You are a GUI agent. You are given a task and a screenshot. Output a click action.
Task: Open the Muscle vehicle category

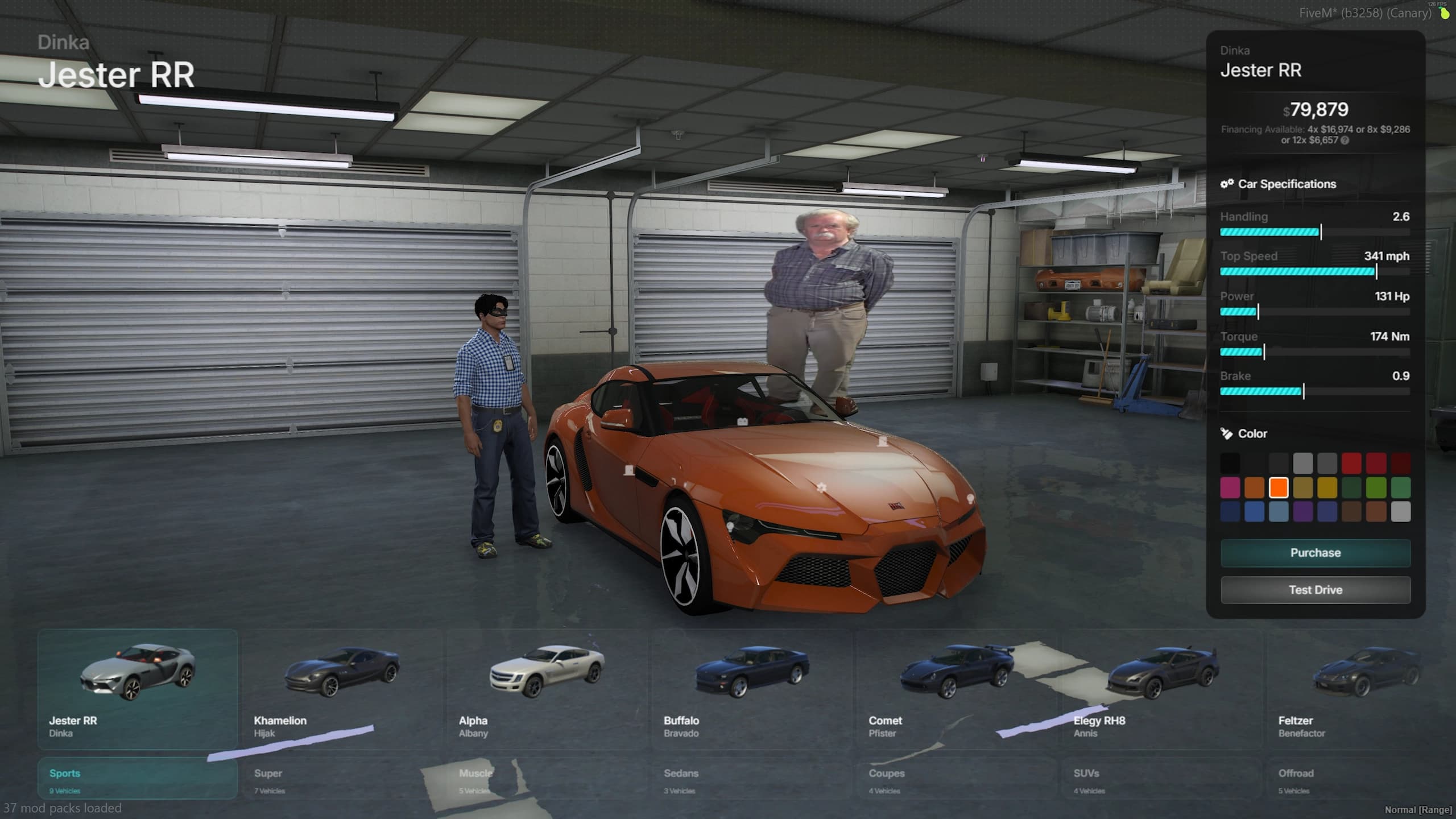[476, 773]
